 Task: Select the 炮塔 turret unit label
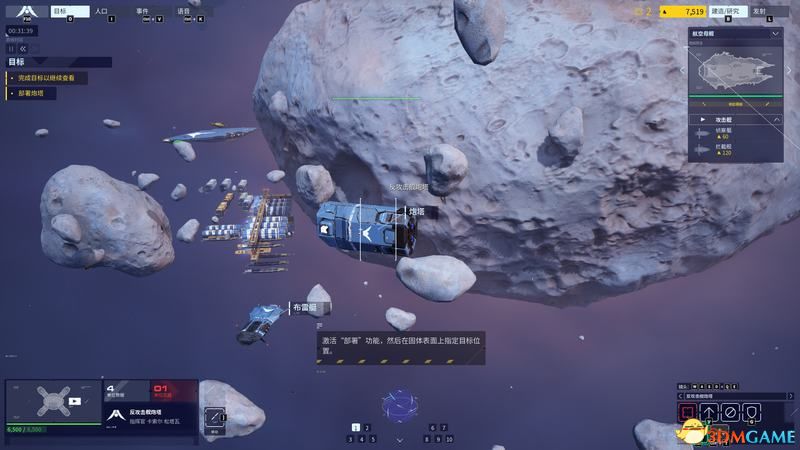pos(416,212)
